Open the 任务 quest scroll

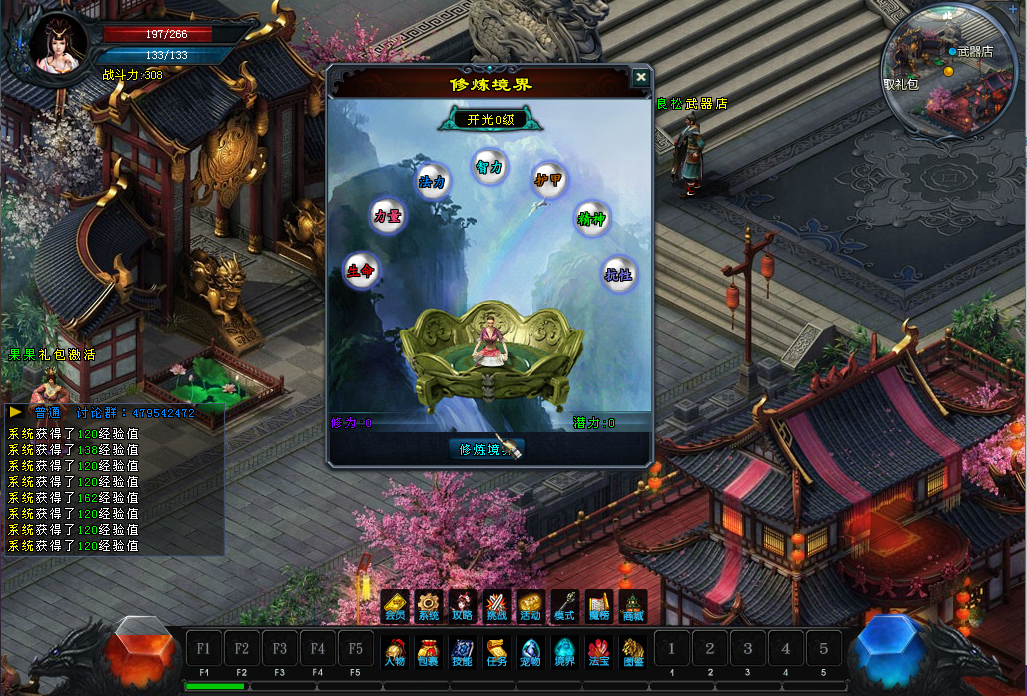tap(496, 649)
